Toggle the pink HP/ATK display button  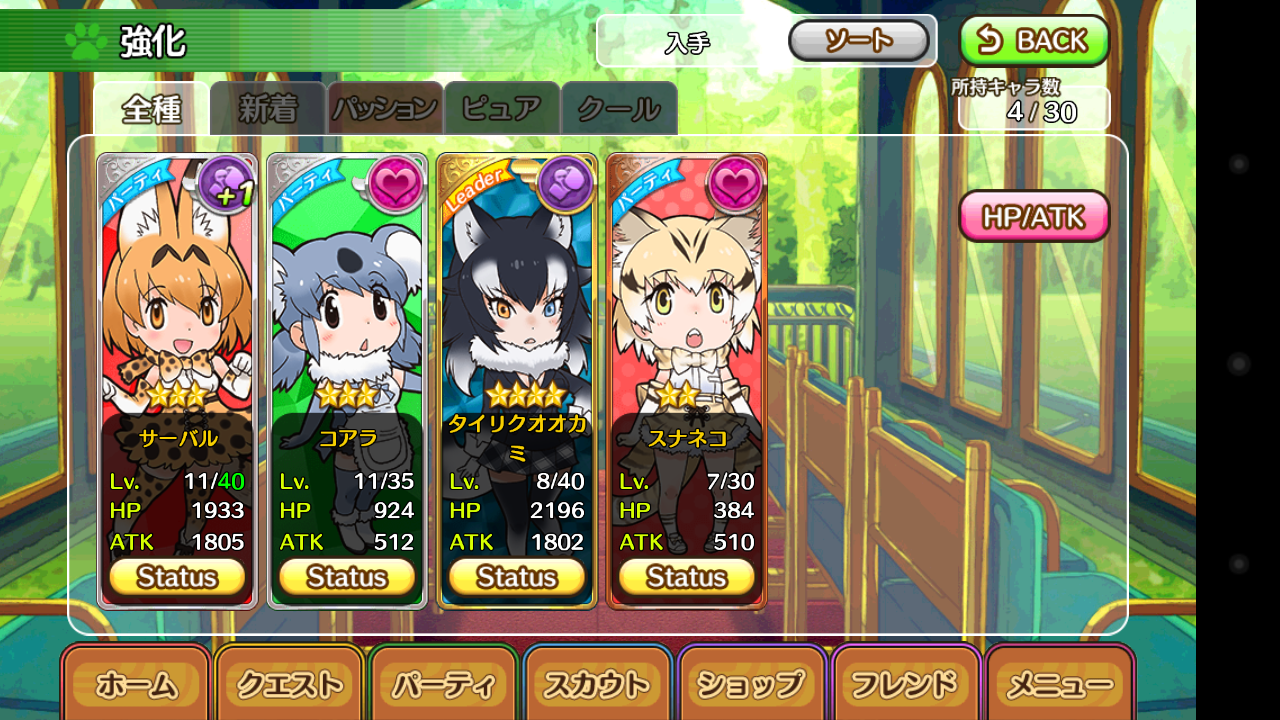click(x=1034, y=216)
